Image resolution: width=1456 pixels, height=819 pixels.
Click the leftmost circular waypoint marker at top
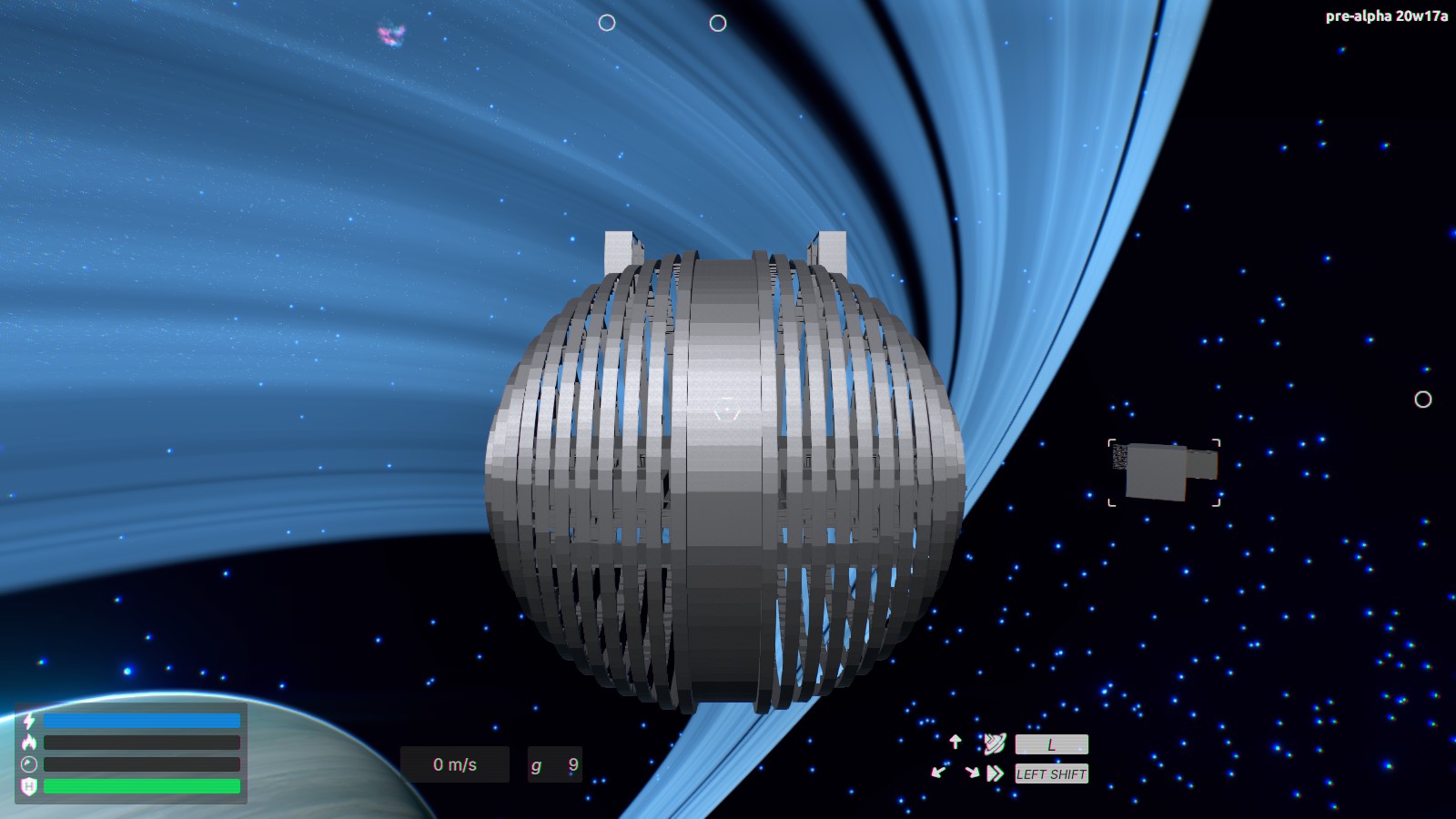pos(606,21)
